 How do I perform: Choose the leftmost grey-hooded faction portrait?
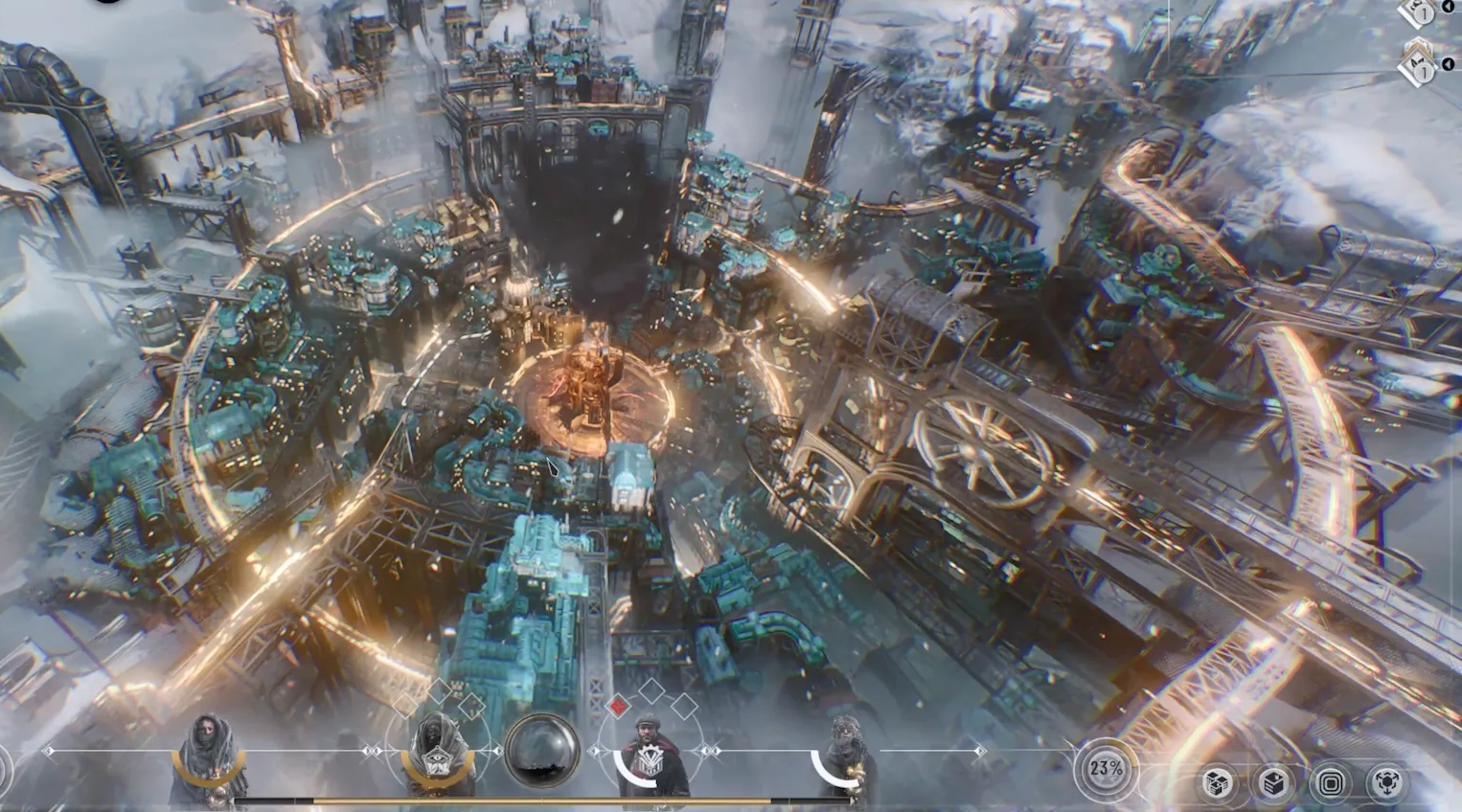click(207, 758)
